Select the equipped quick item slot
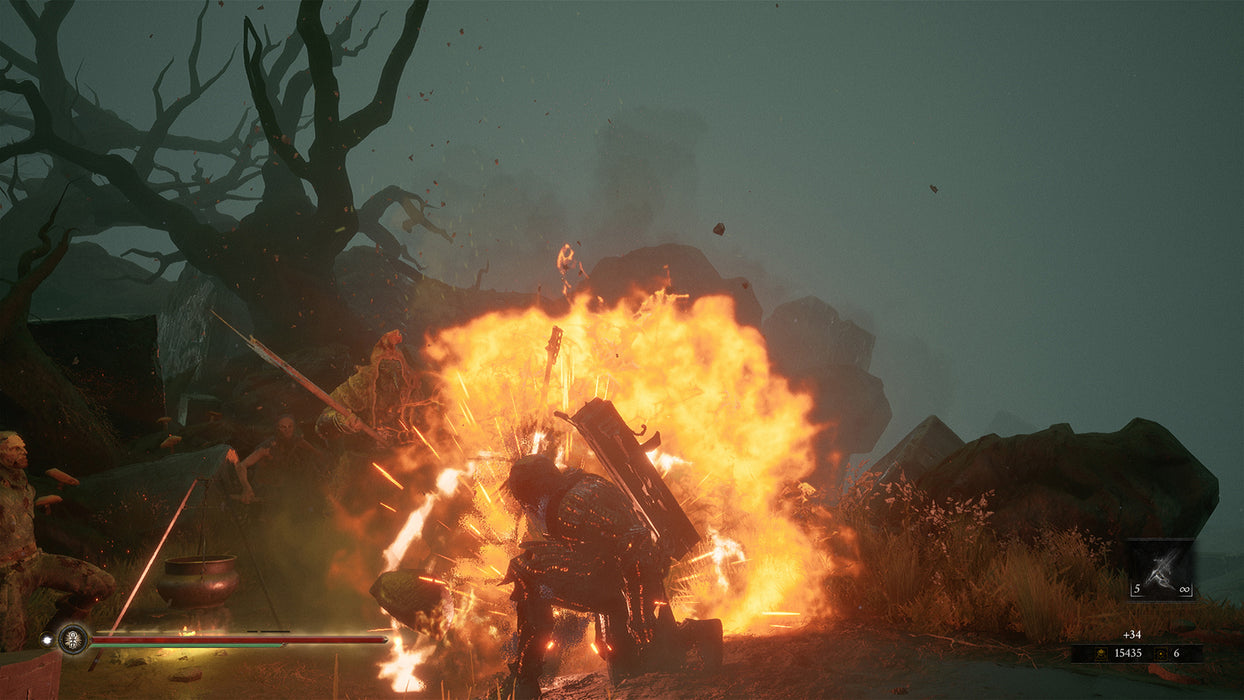The image size is (1244, 700). coord(1161,570)
